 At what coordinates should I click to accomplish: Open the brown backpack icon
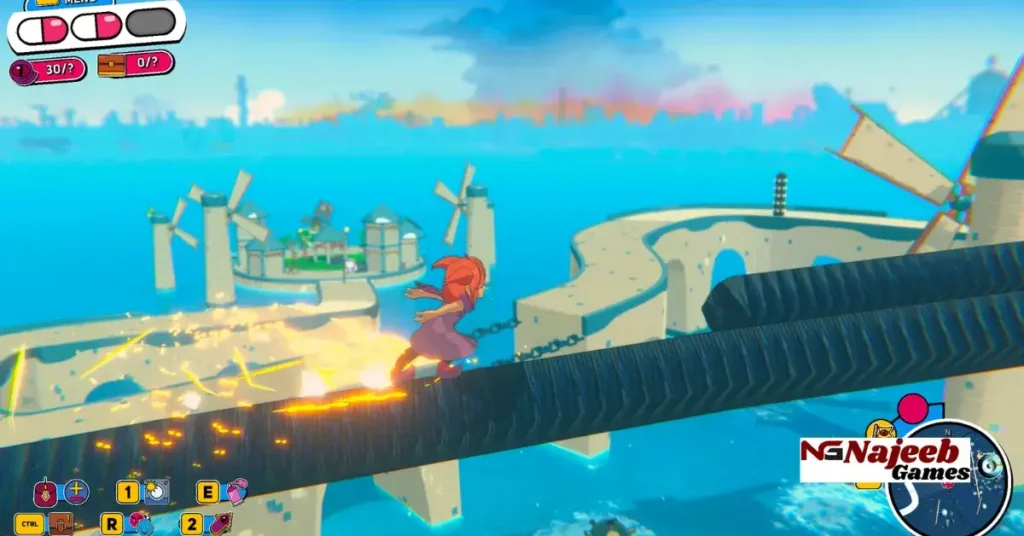click(x=62, y=523)
